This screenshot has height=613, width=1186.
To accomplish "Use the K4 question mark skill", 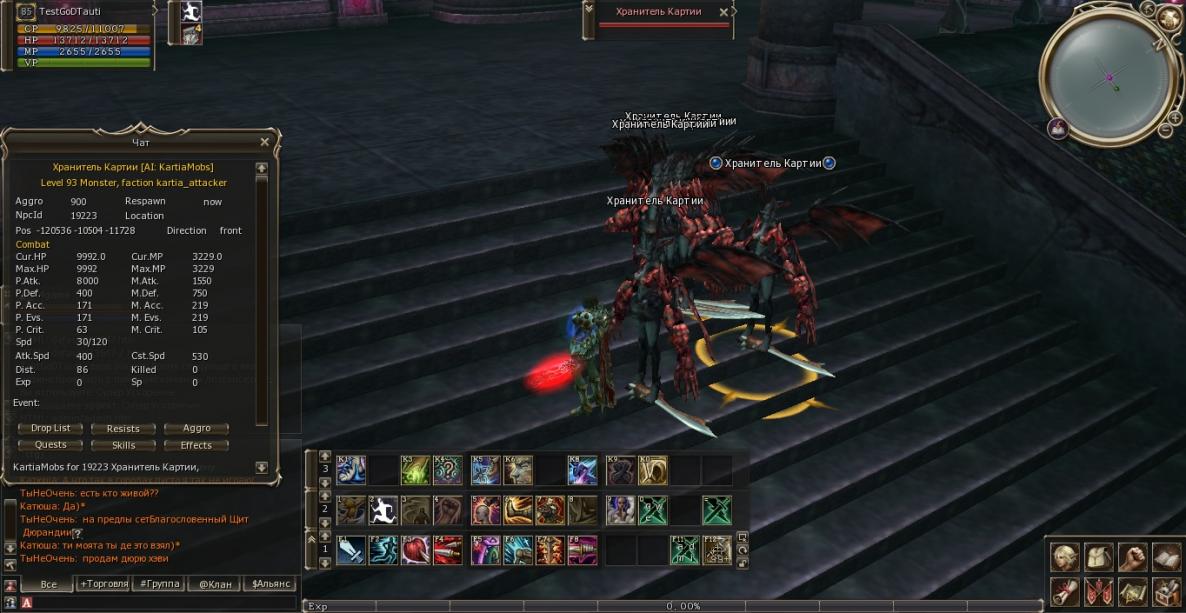I will 448,470.
